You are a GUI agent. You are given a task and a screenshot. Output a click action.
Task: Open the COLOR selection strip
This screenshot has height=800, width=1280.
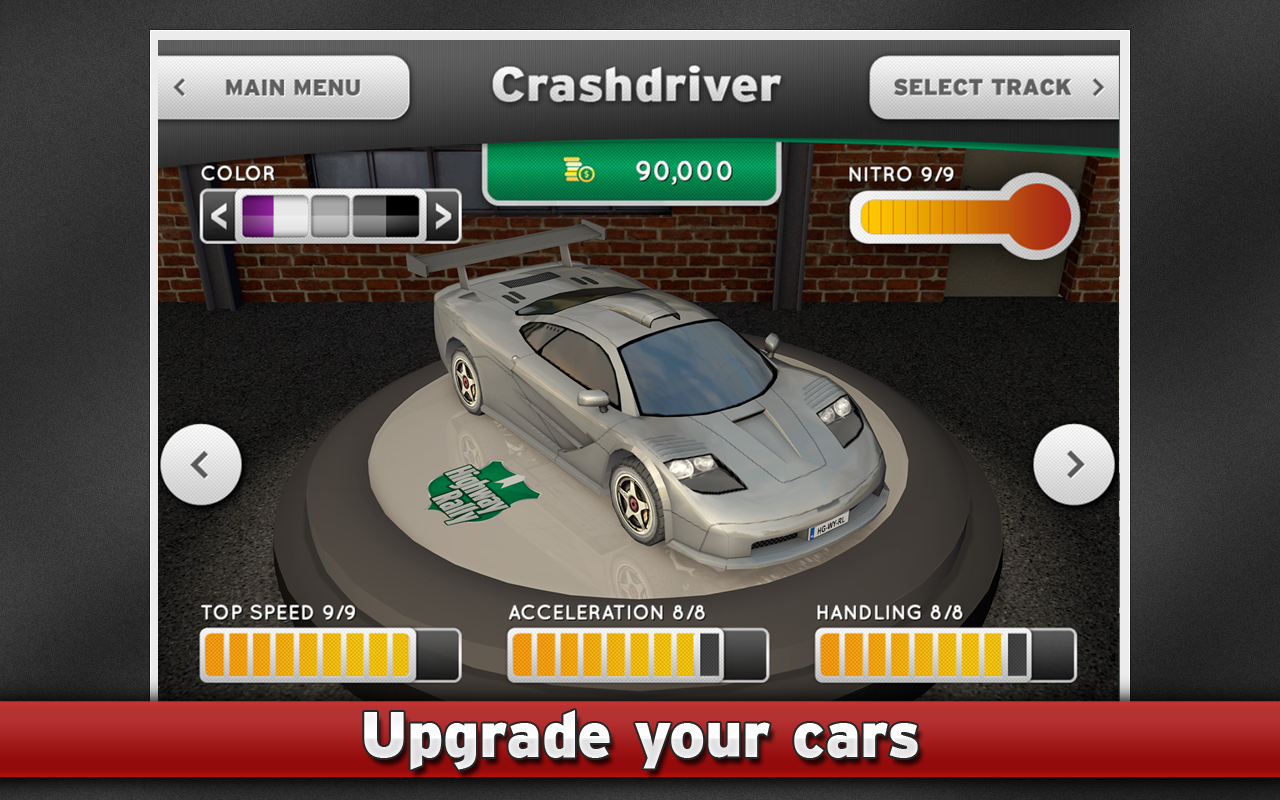[x=330, y=215]
